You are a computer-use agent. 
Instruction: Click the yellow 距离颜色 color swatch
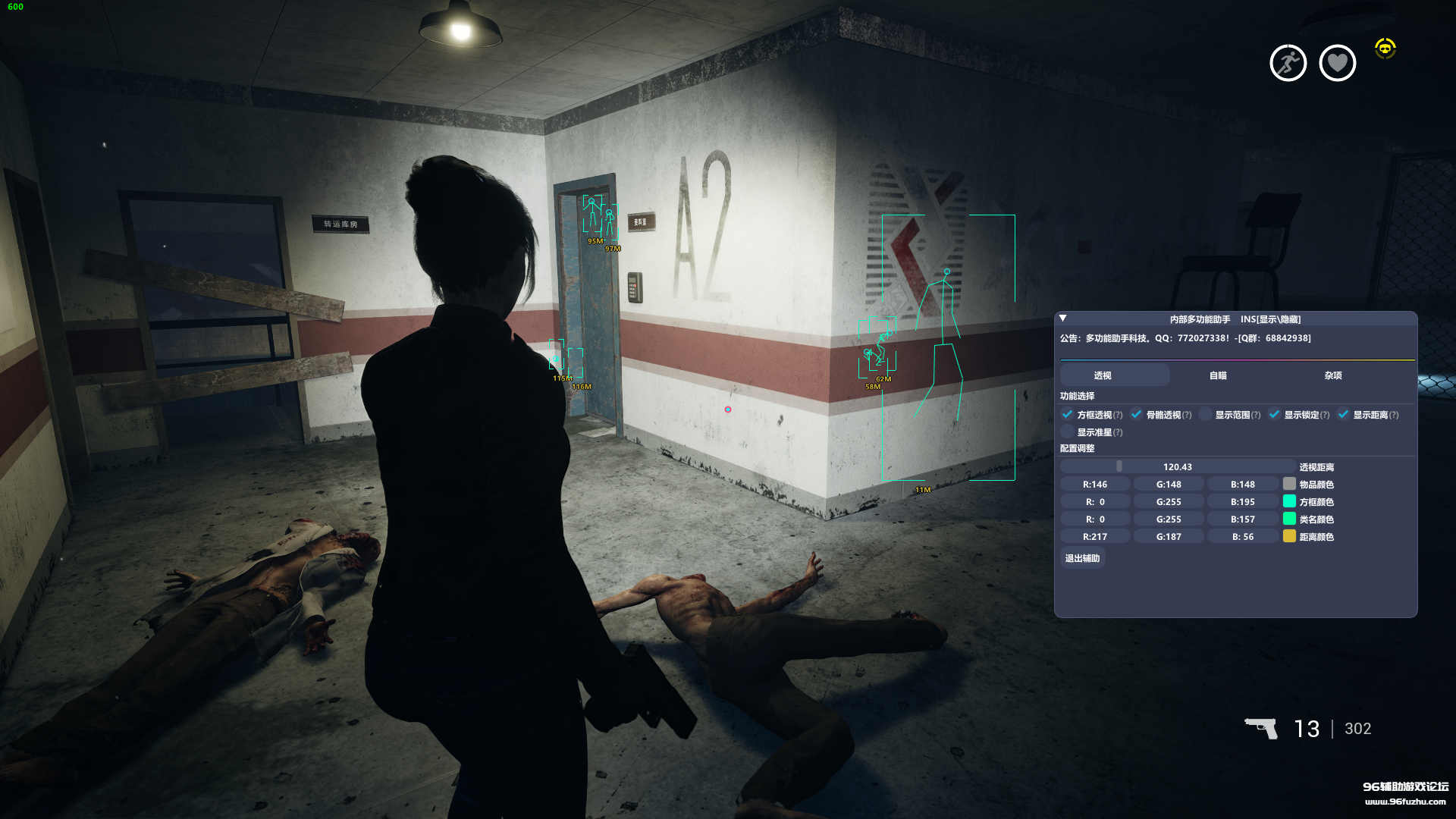click(1289, 537)
